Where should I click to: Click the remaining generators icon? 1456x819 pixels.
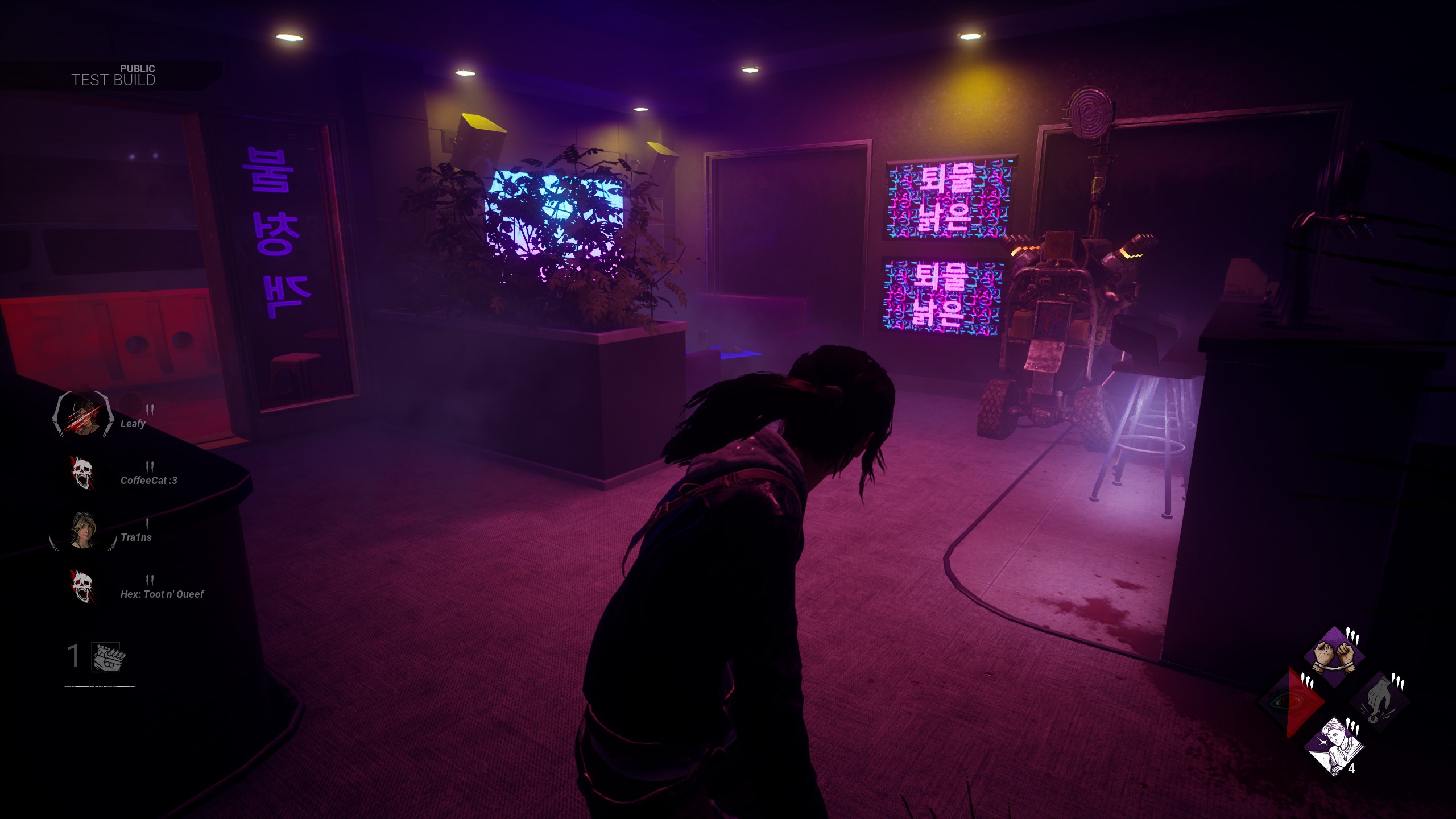point(109,657)
